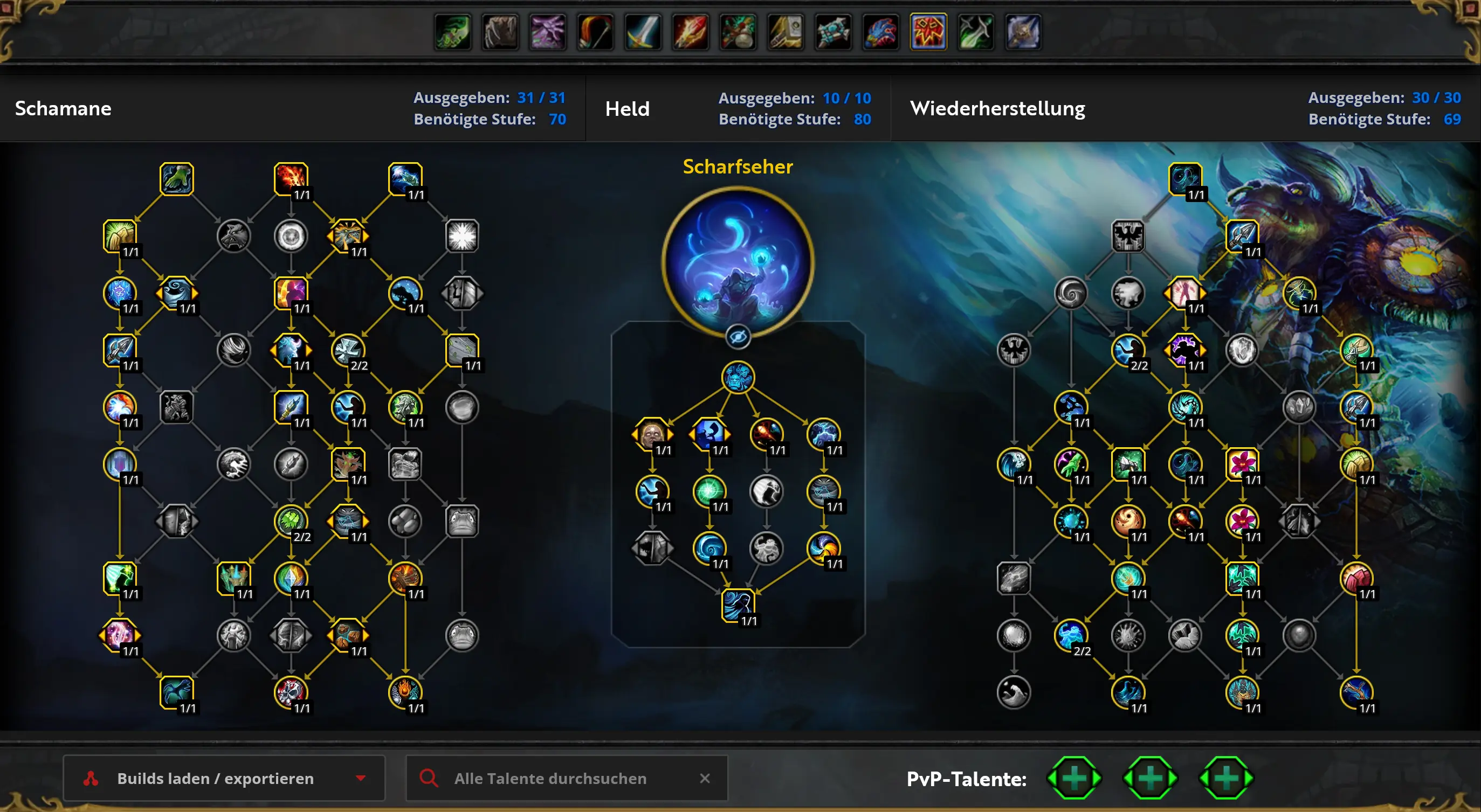1481x812 pixels.
Task: Open the Builds laden / exportieren dropdown
Action: pyautogui.click(x=223, y=778)
